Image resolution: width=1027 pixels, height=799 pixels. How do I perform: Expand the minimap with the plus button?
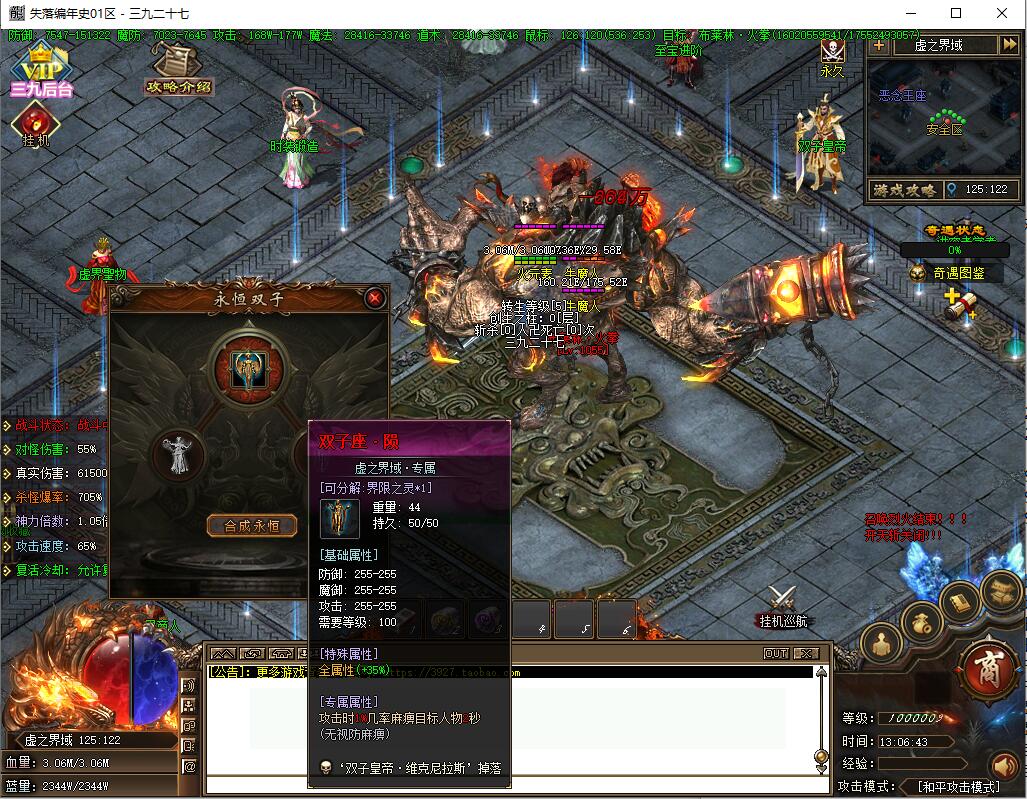[879, 45]
